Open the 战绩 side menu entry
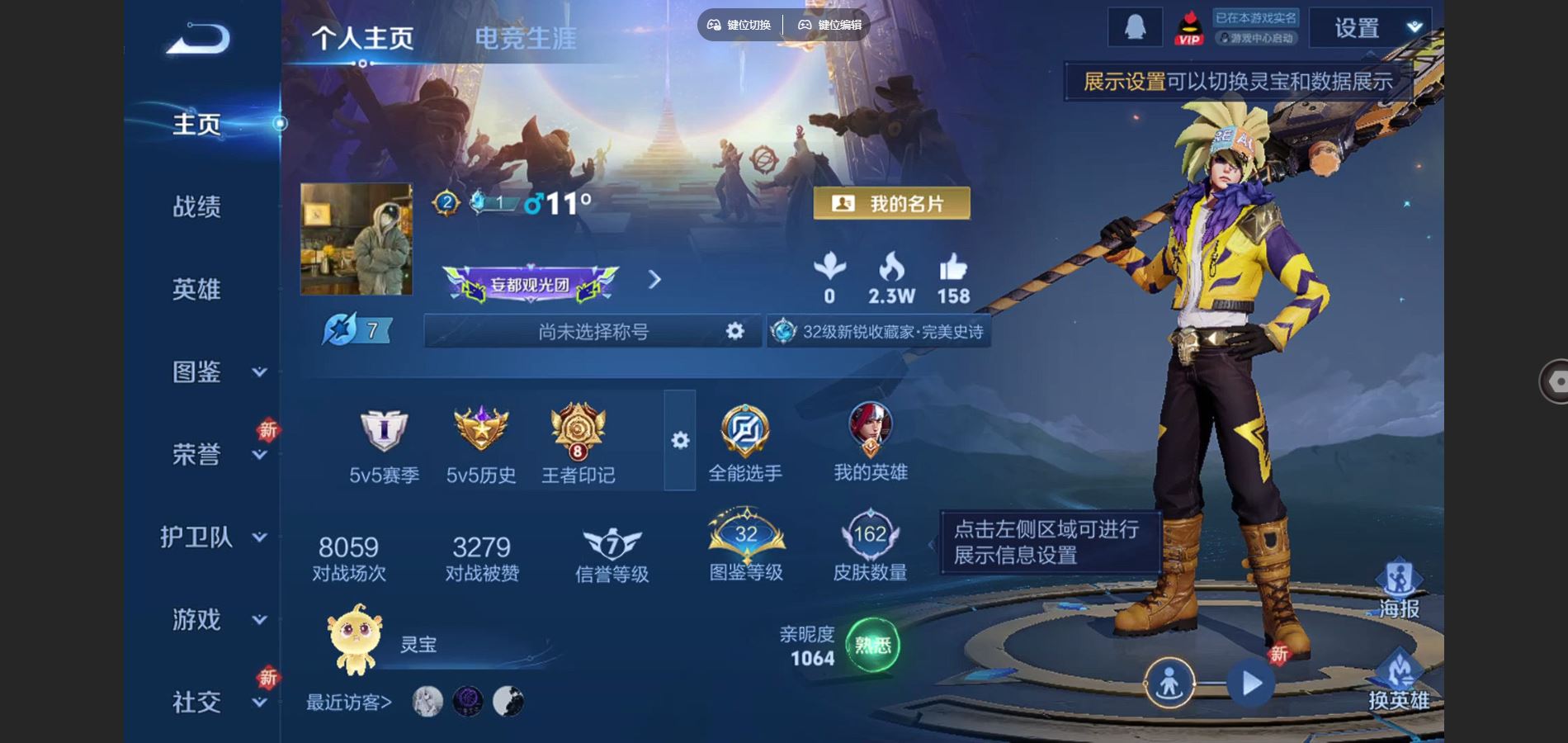 [x=196, y=206]
